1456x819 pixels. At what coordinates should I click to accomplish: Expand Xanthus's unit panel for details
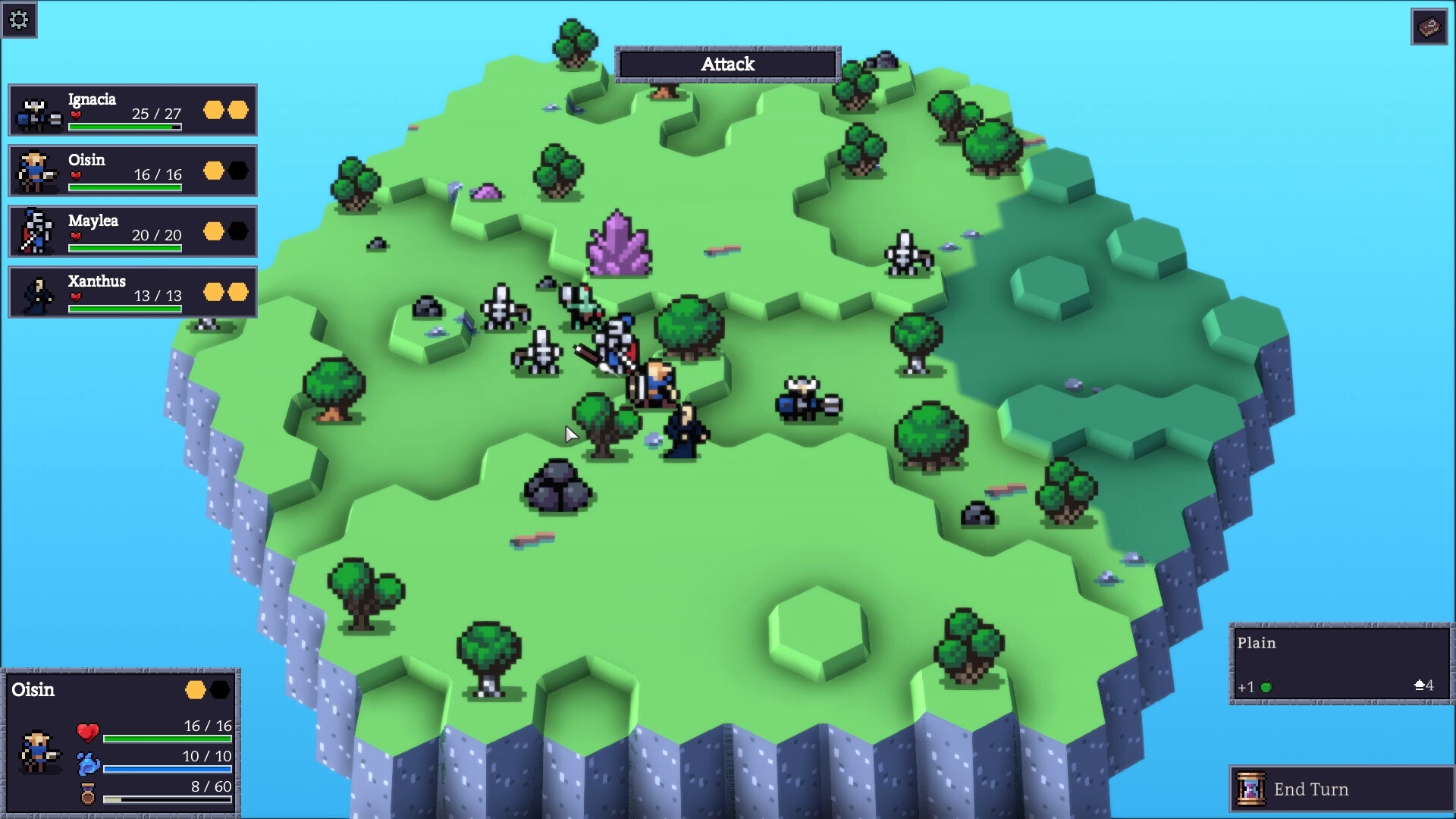(133, 293)
